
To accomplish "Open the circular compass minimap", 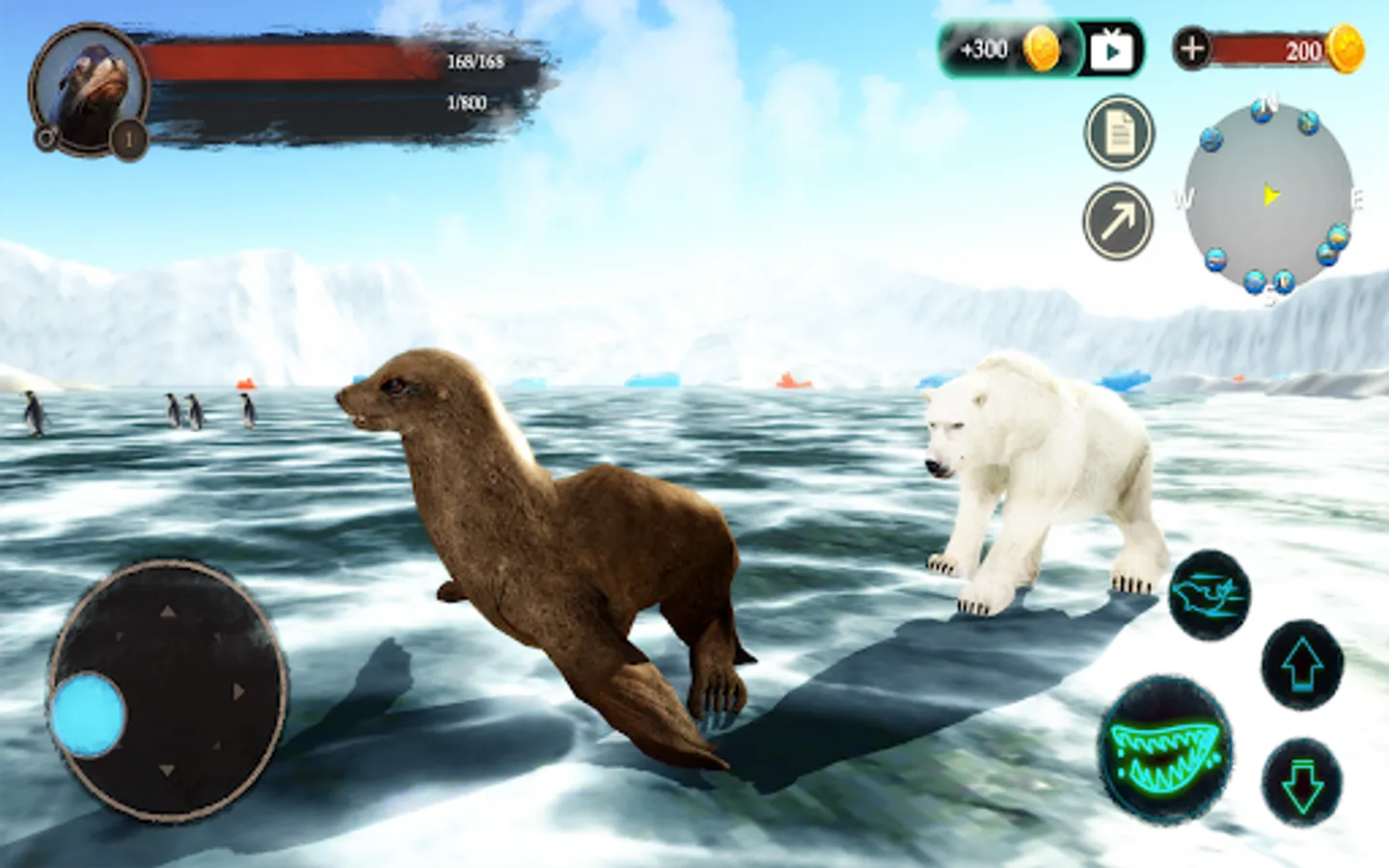I will [x=1268, y=197].
